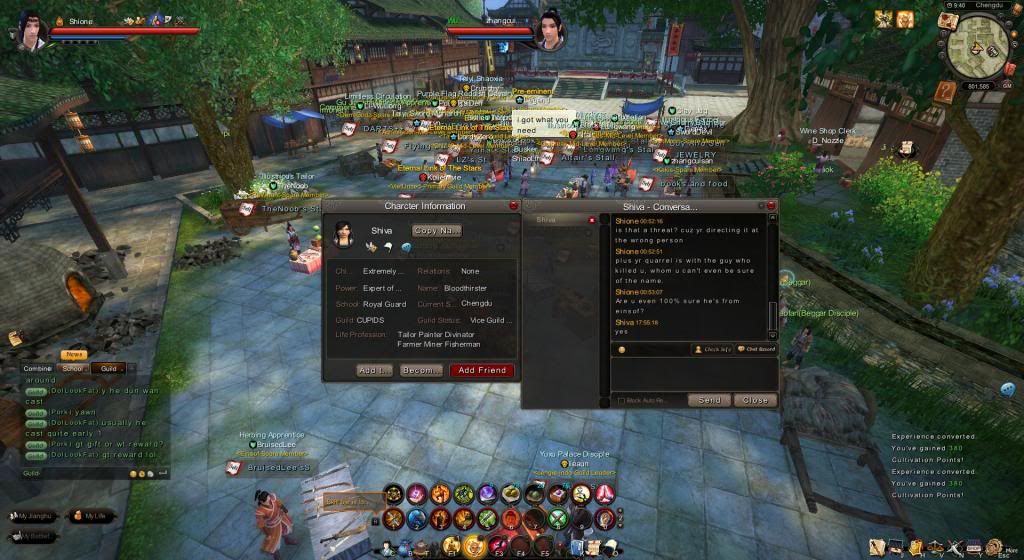
Task: Switch to the School chat tab
Action: click(73, 368)
